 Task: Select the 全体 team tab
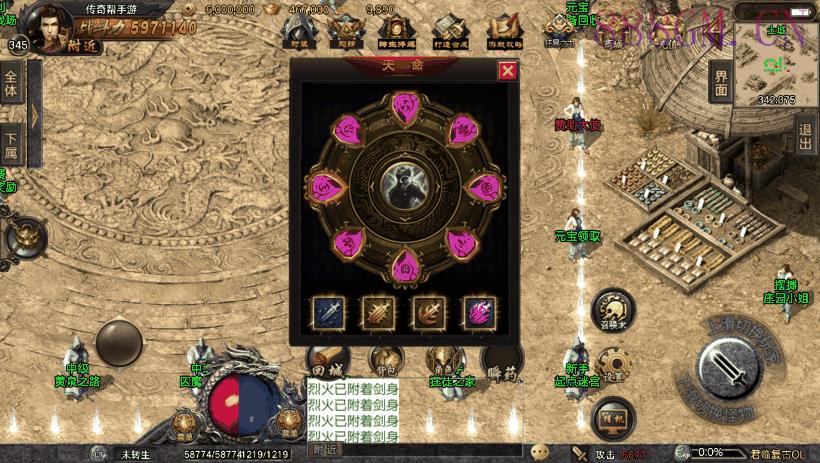[x=11, y=85]
